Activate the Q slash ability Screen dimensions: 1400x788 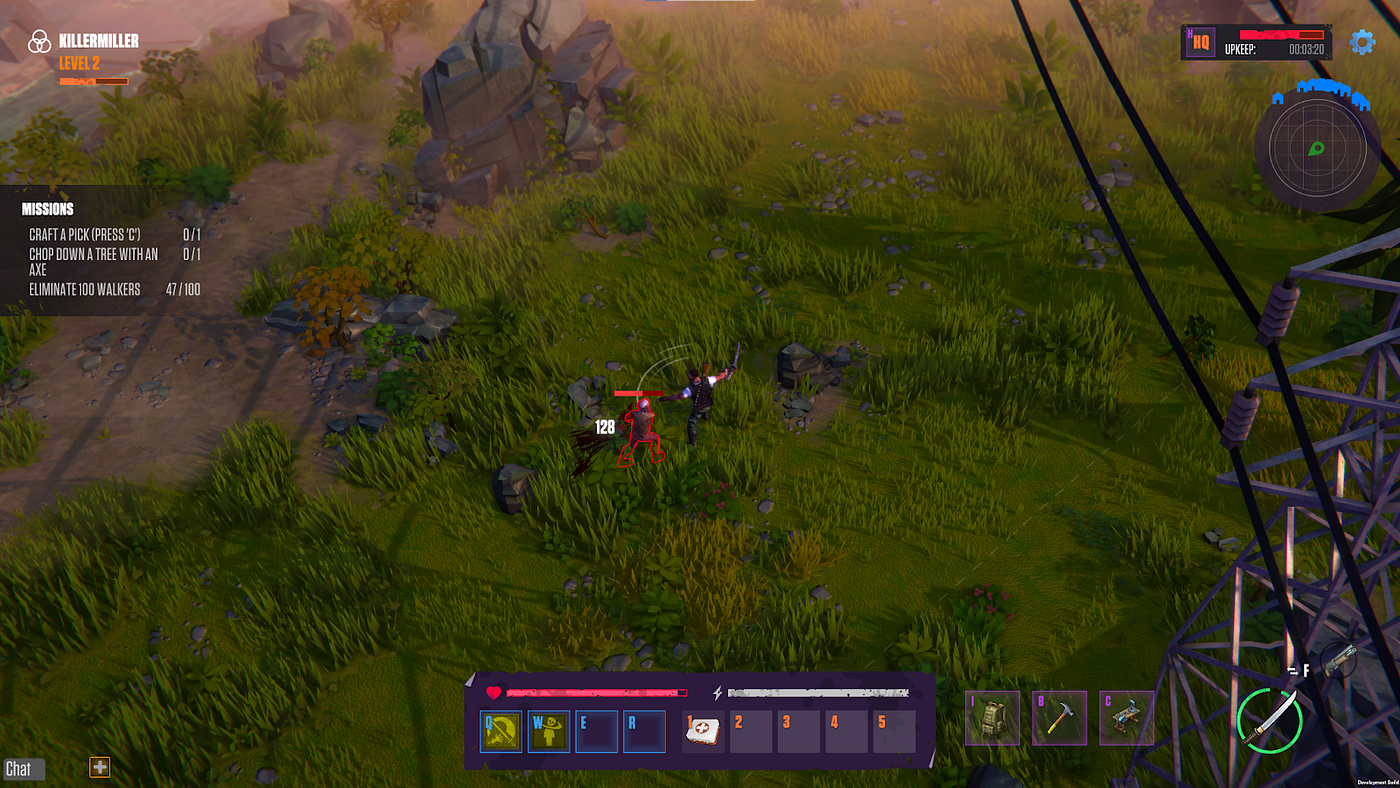click(x=501, y=732)
